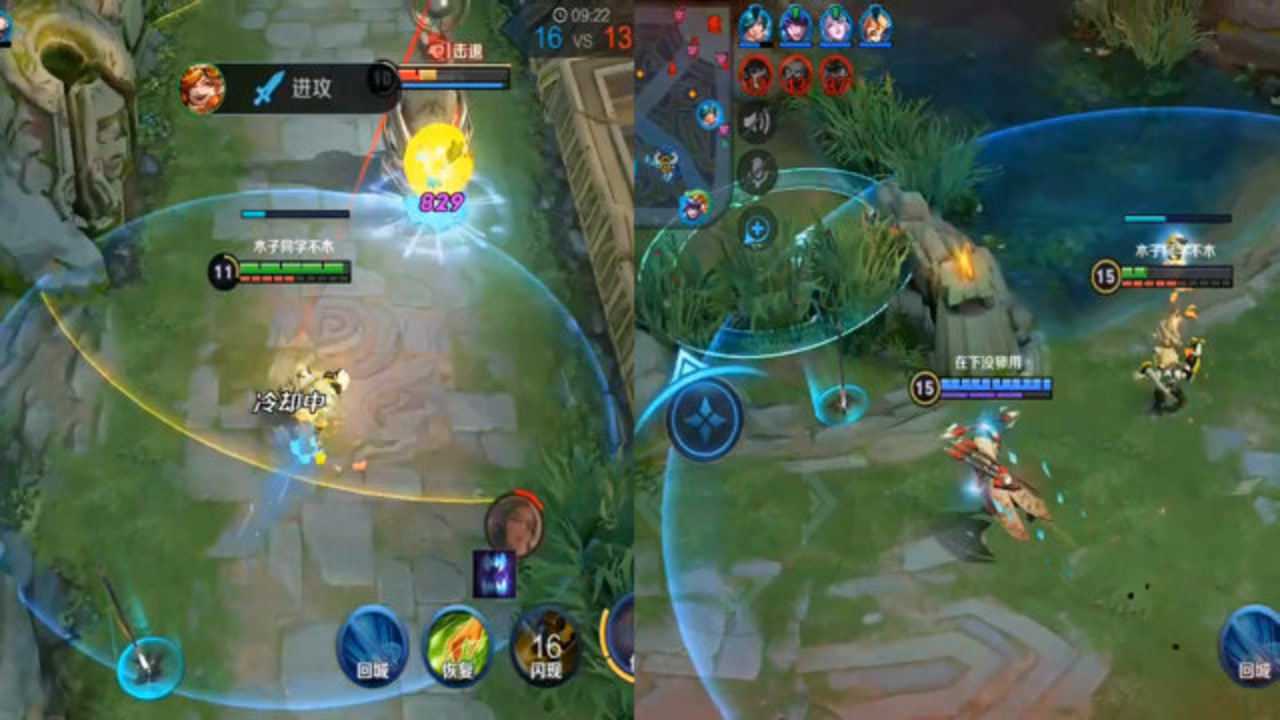Select the fourth blue teammate portrait
The height and width of the screenshot is (720, 1280).
[876, 25]
